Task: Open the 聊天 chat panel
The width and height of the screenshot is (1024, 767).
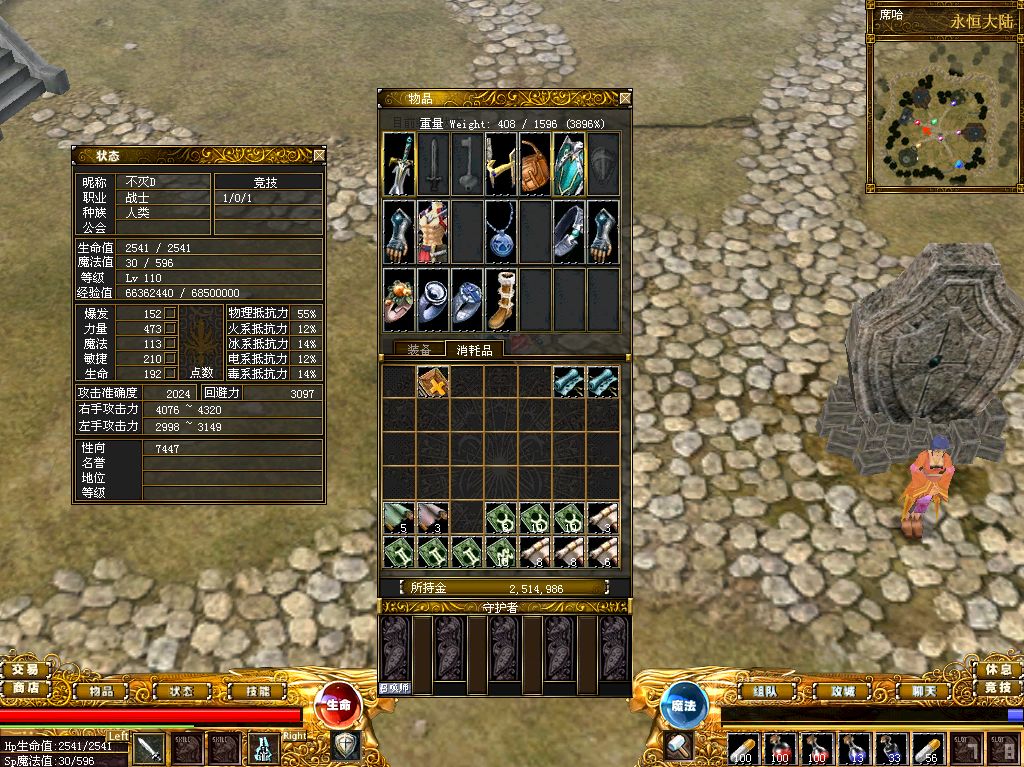Action: [x=908, y=690]
